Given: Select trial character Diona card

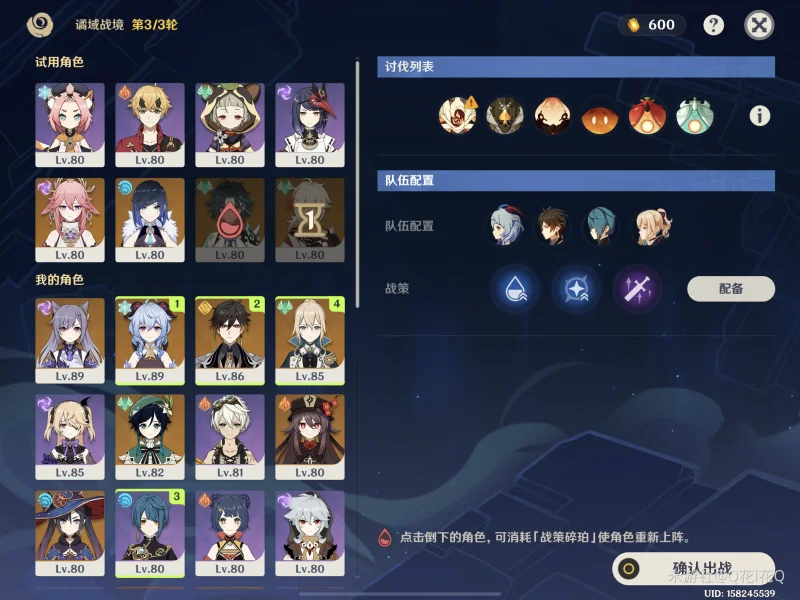Looking at the screenshot, I should pos(70,124).
